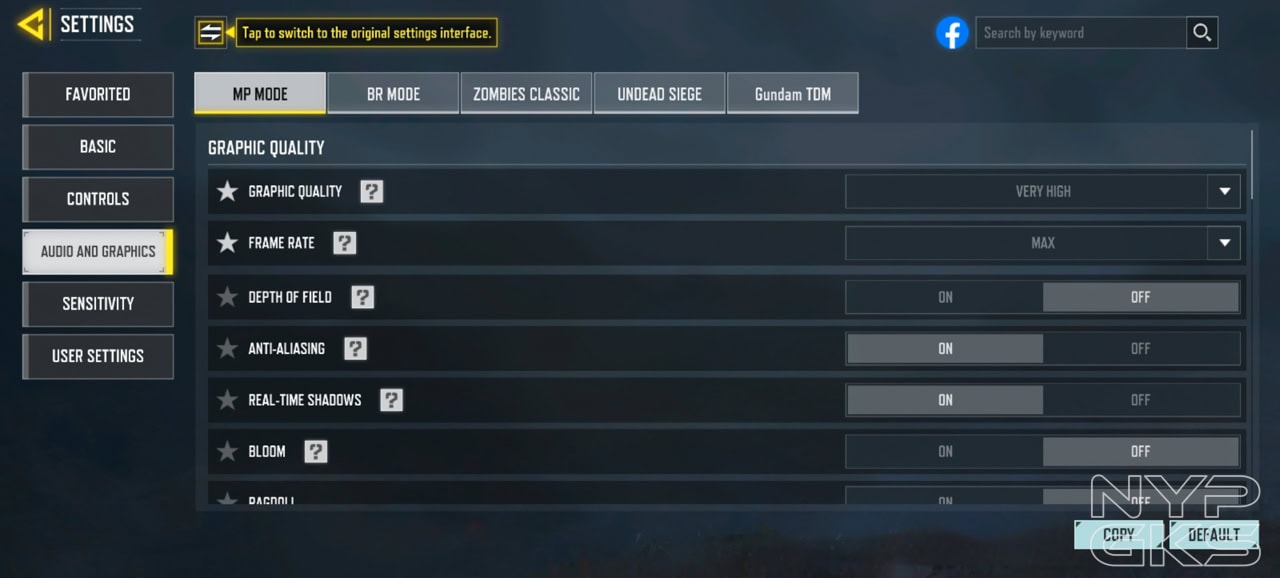Open the Sensitivity settings section
Screen dimensions: 1280x578
pyautogui.click(x=98, y=304)
